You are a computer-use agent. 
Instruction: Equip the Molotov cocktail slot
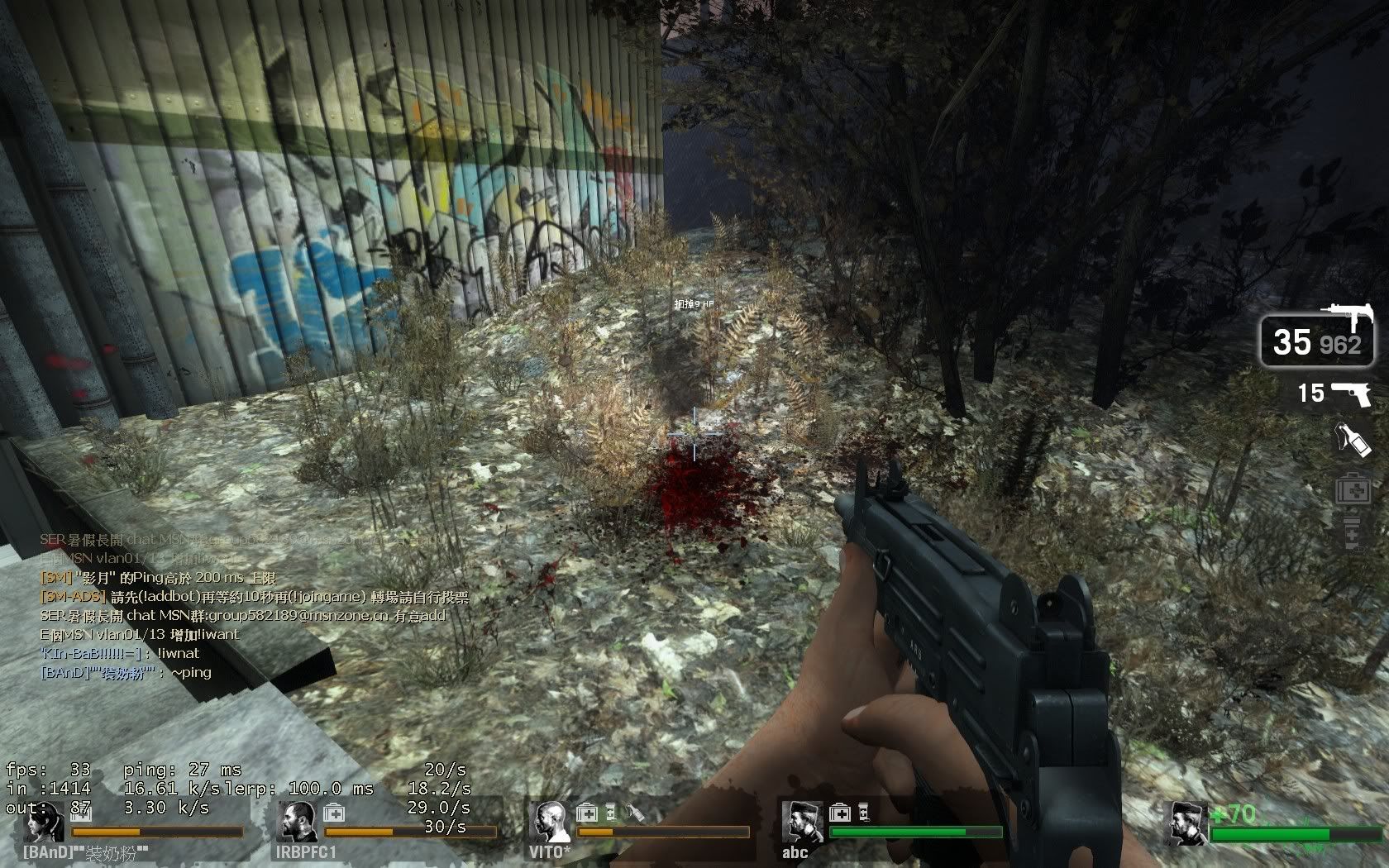[x=1353, y=441]
